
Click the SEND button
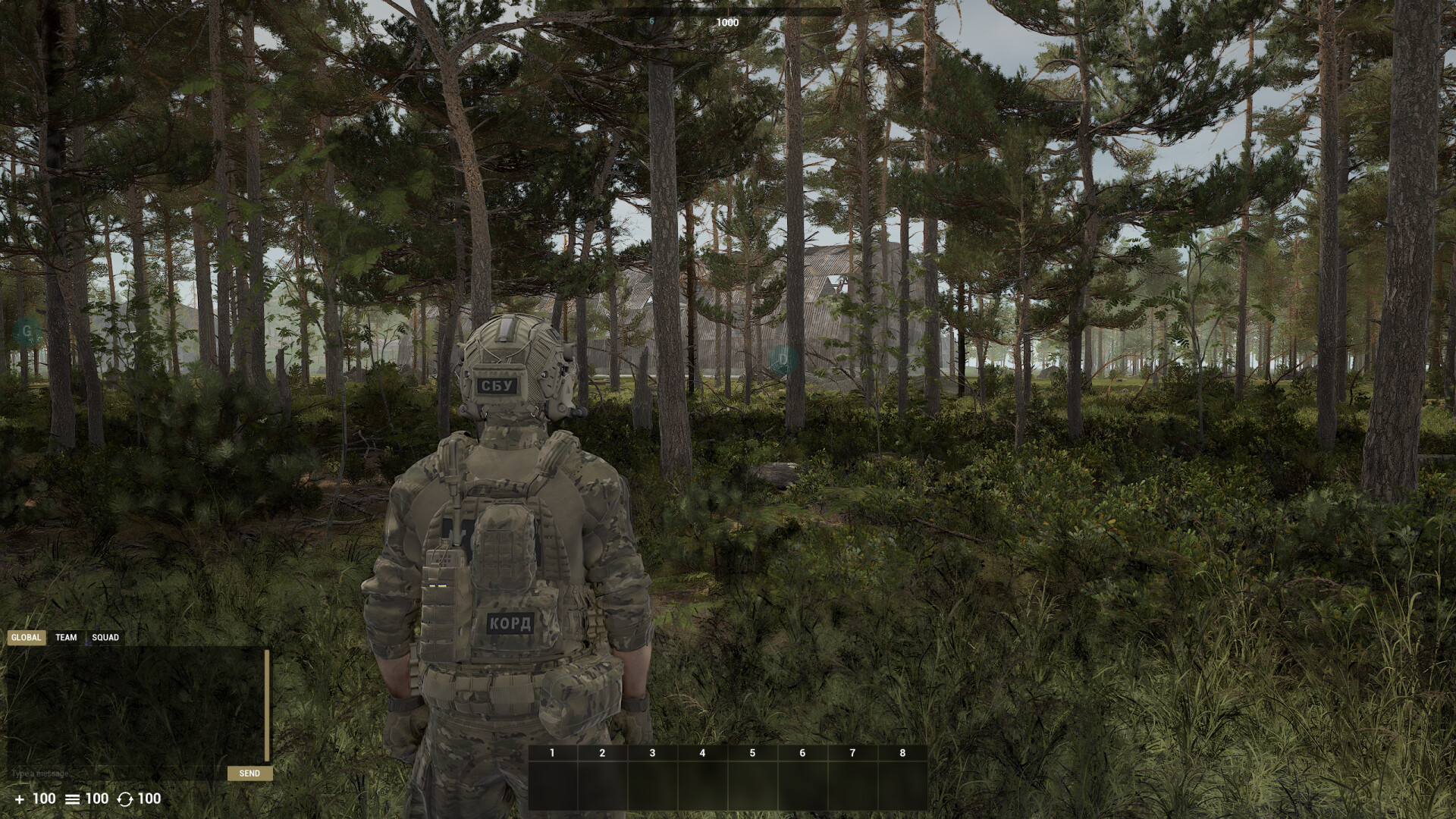249,773
